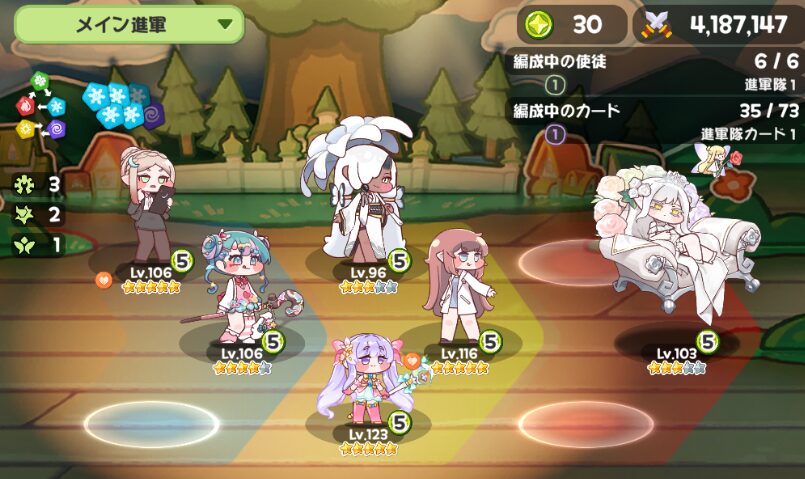Viewport: 805px width, 479px height.
Task: View the snowflake element cluster
Action: (x=117, y=105)
